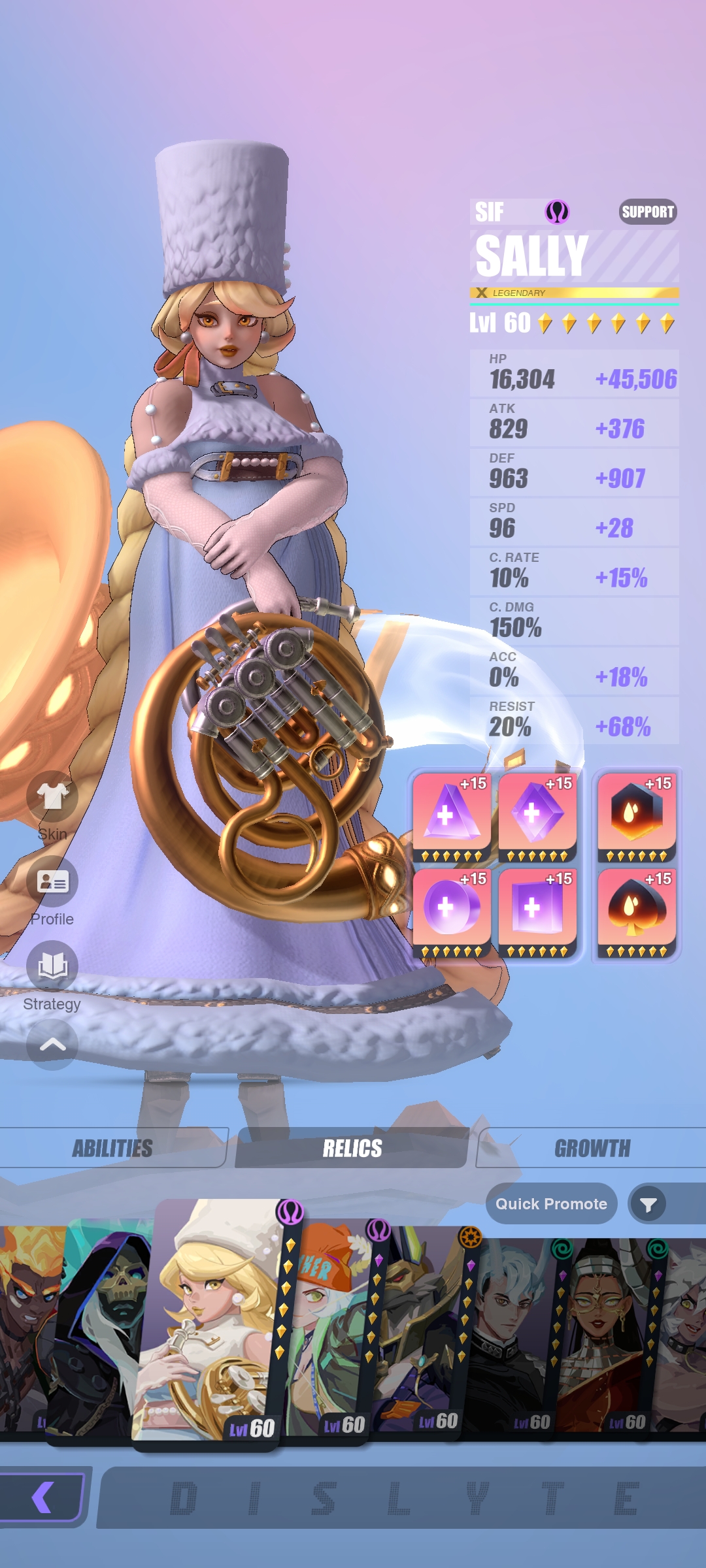Choose the orange beanie character portrait
This screenshot has width=706, height=1568.
click(327, 1333)
